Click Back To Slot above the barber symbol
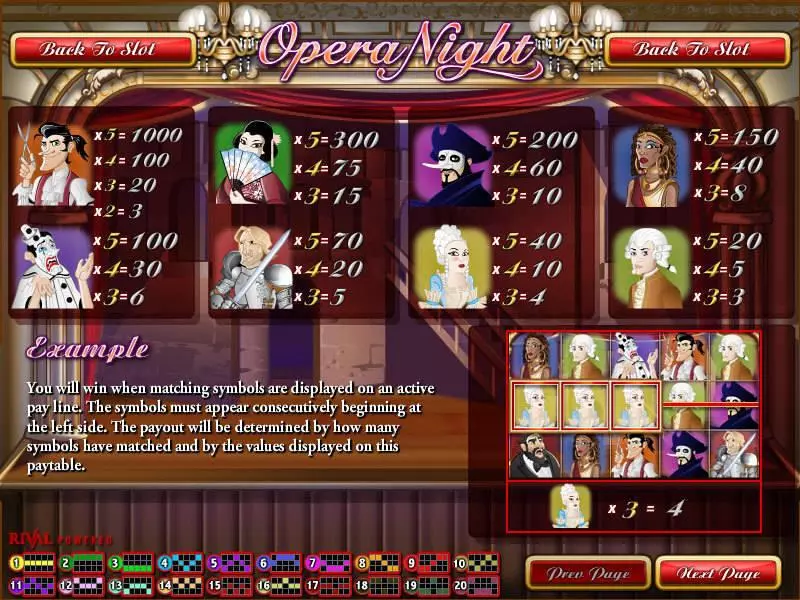The width and height of the screenshot is (800, 600). [102, 48]
